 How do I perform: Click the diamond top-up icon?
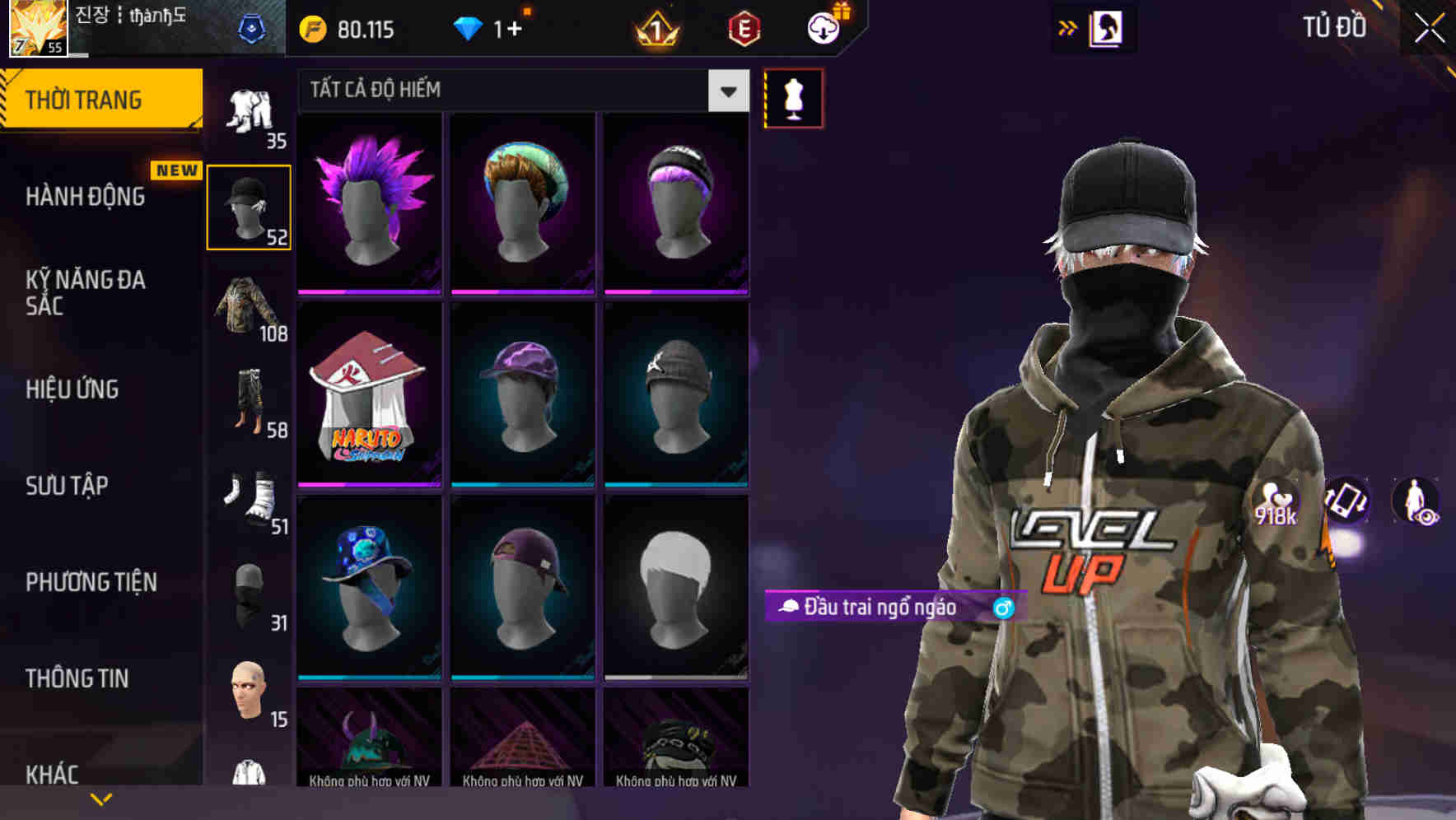tap(469, 27)
